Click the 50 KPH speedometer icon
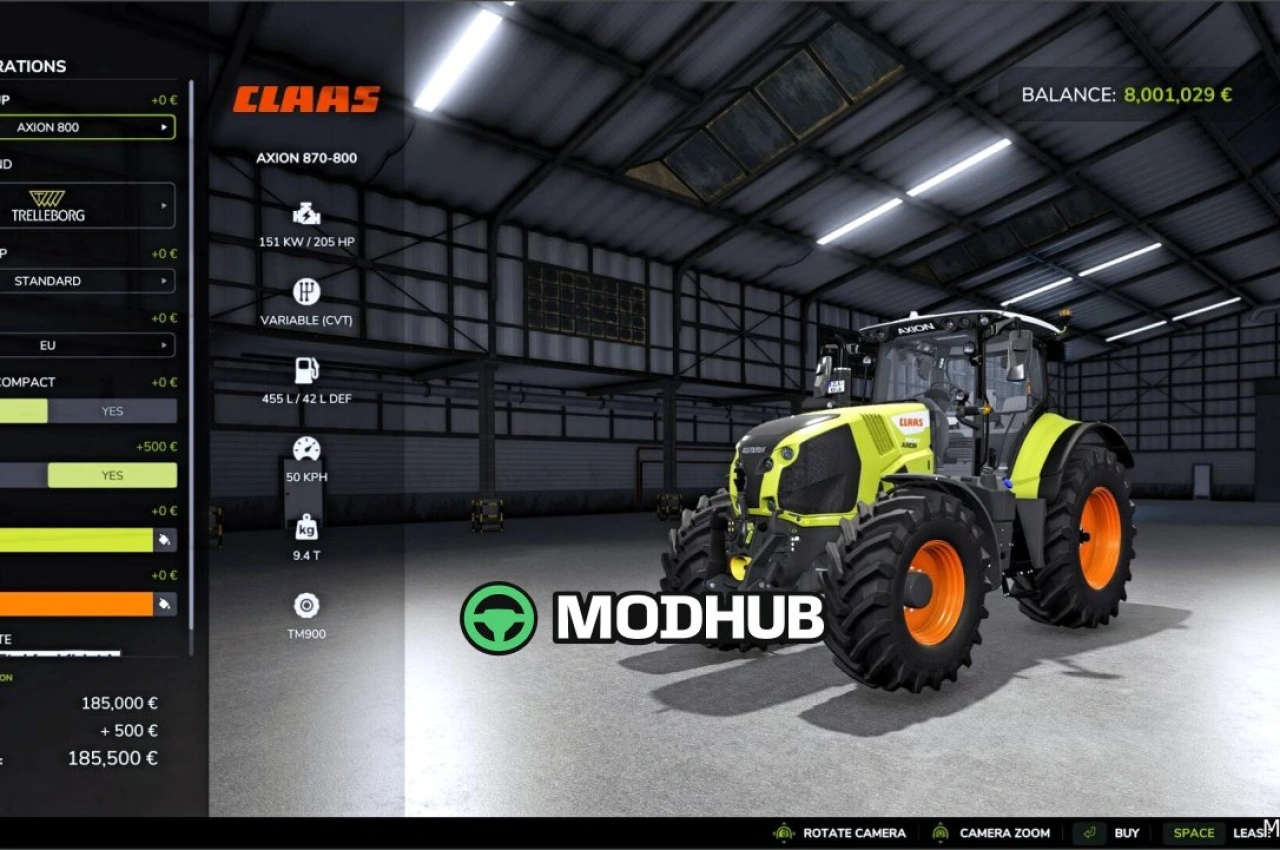 [x=306, y=448]
